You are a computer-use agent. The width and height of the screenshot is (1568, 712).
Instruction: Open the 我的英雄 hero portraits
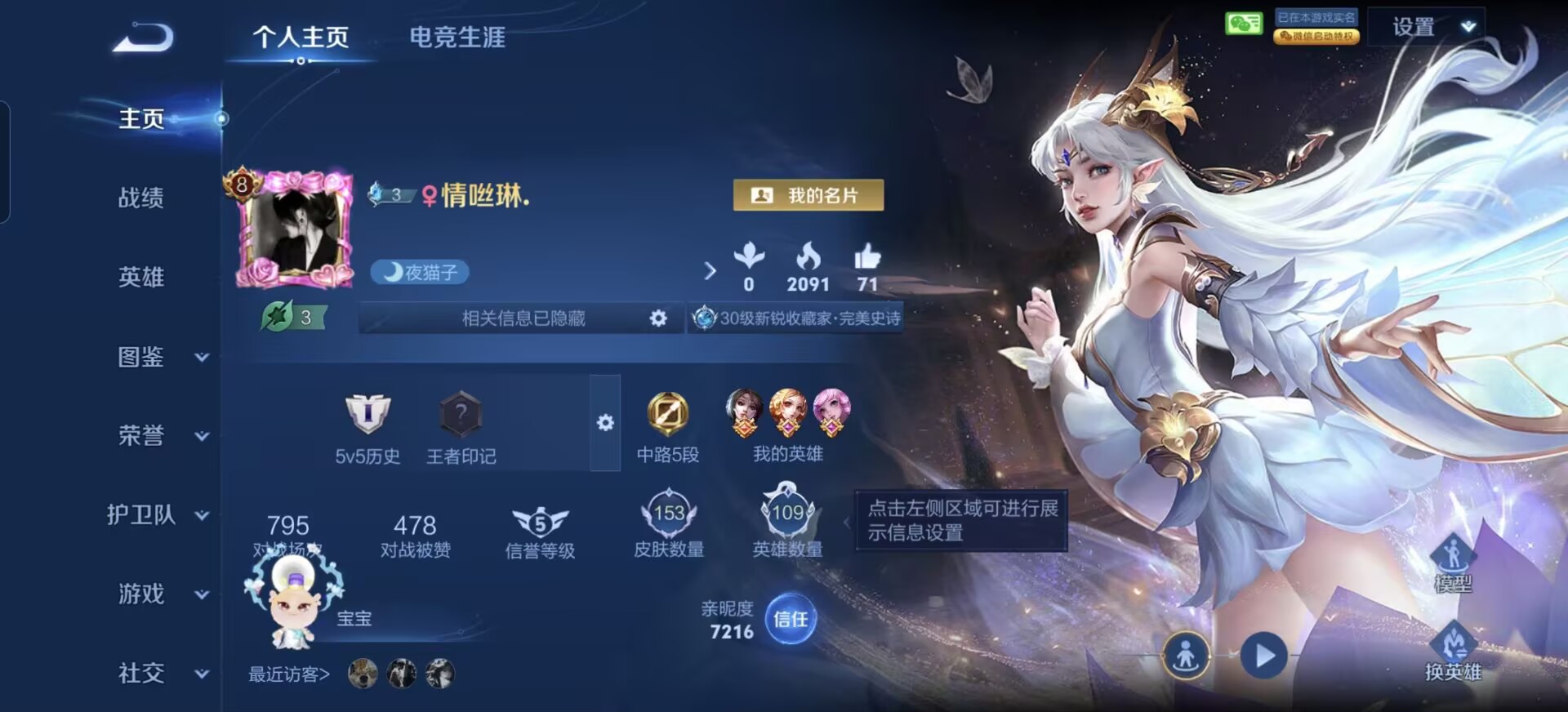pyautogui.click(x=787, y=413)
